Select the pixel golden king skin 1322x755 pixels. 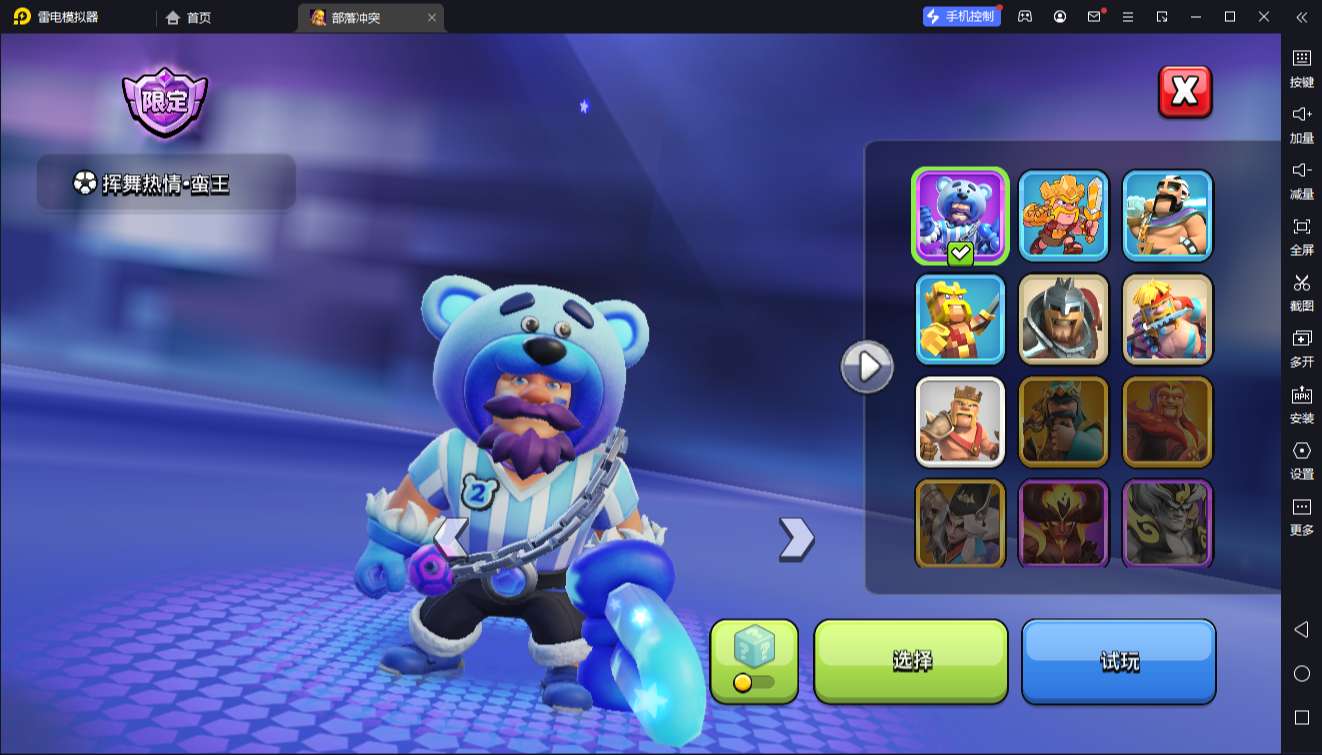click(960, 318)
